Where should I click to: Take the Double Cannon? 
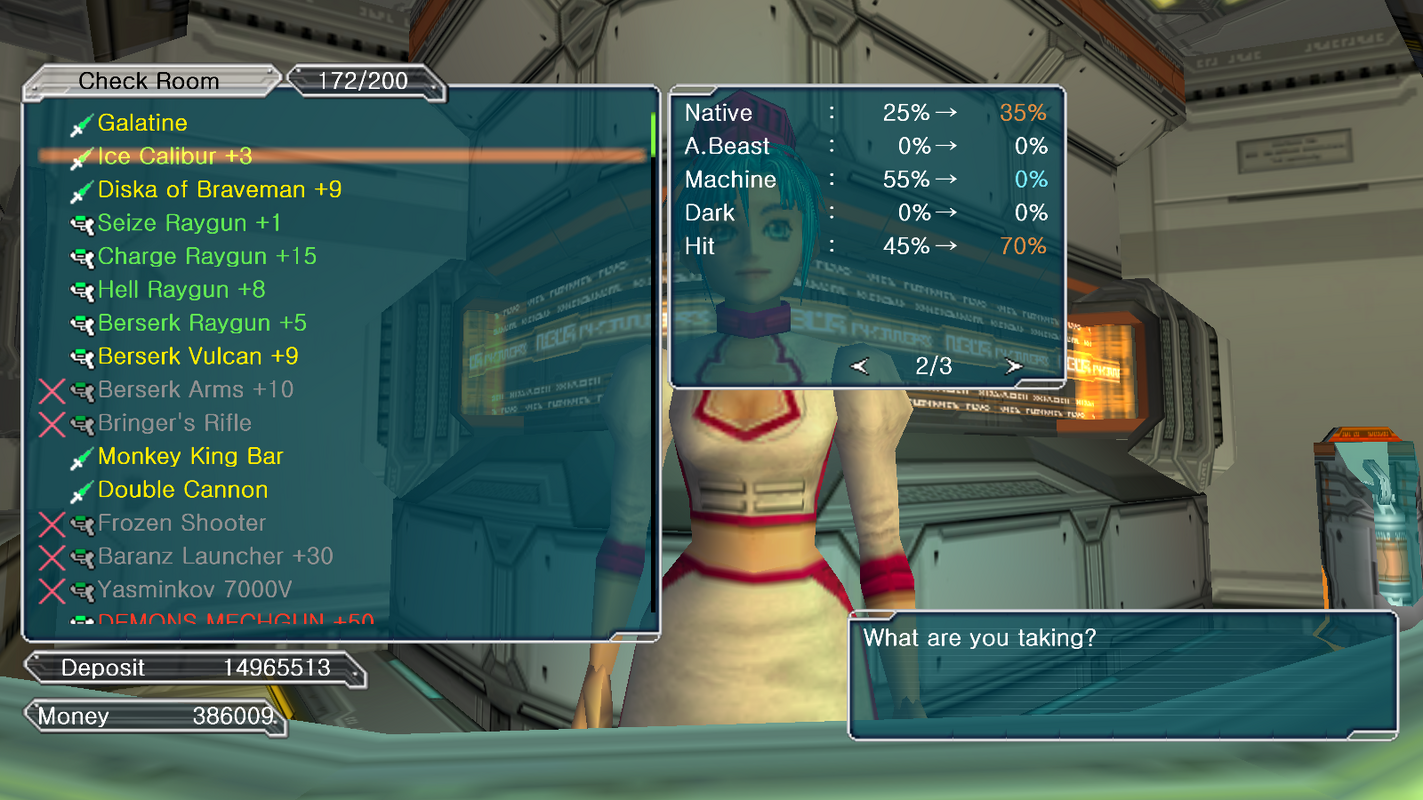(x=183, y=490)
